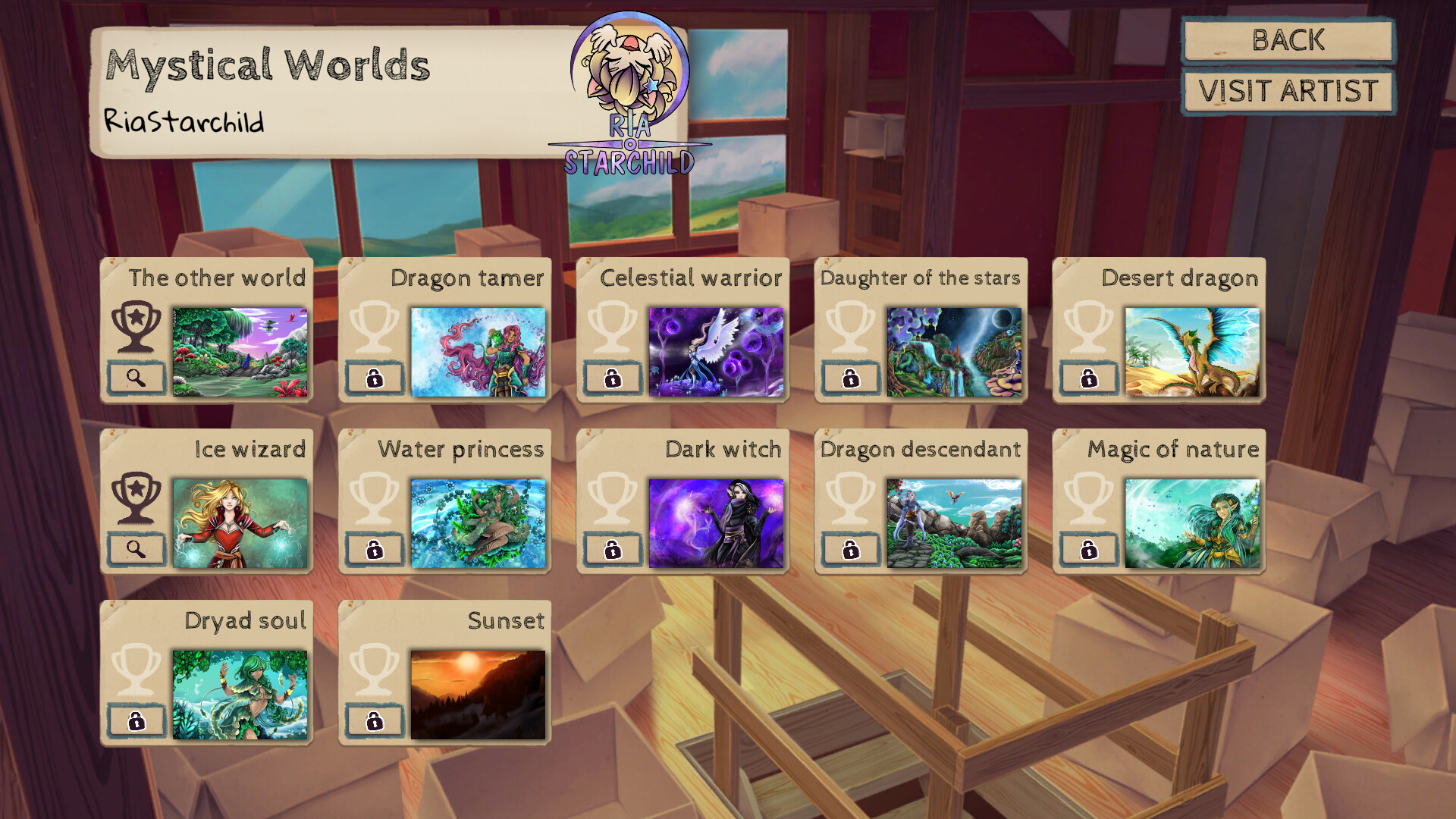The height and width of the screenshot is (819, 1456).
Task: Click the trophy icon under Water princess
Action: click(373, 500)
